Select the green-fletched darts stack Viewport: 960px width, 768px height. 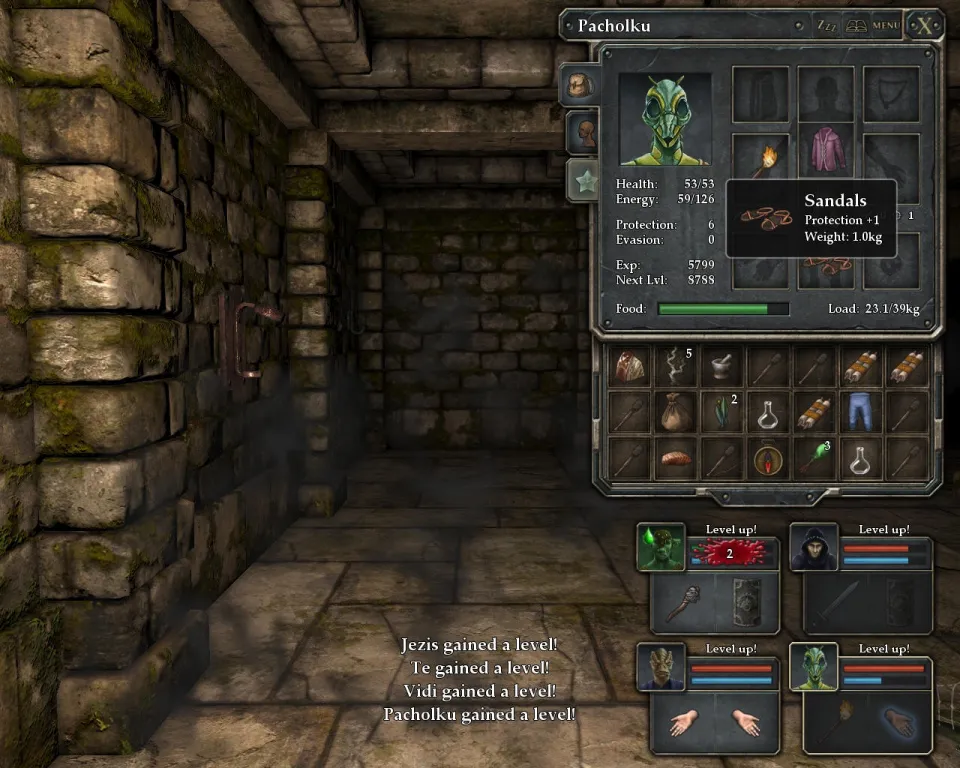pos(815,459)
